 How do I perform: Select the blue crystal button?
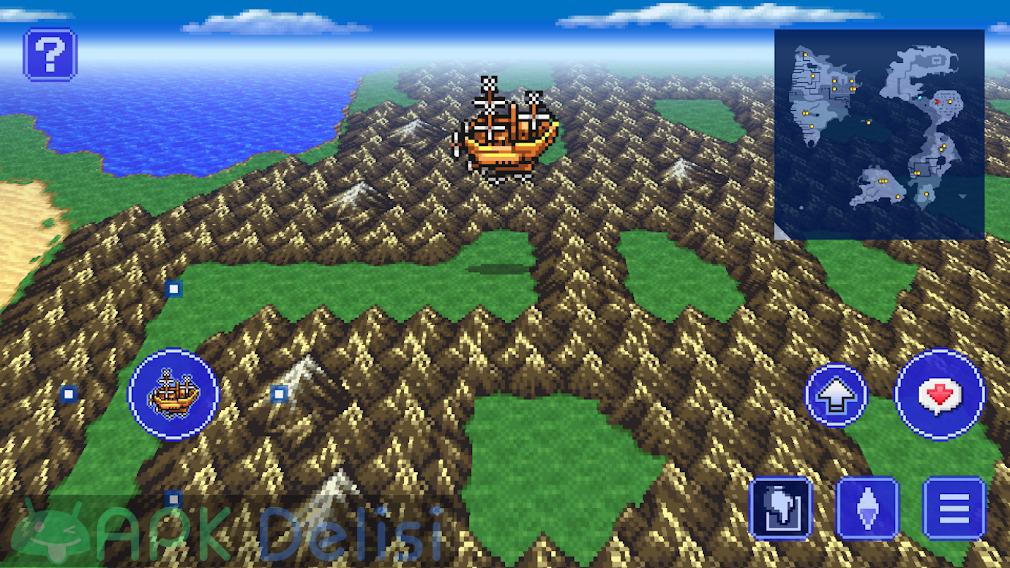[x=867, y=508]
